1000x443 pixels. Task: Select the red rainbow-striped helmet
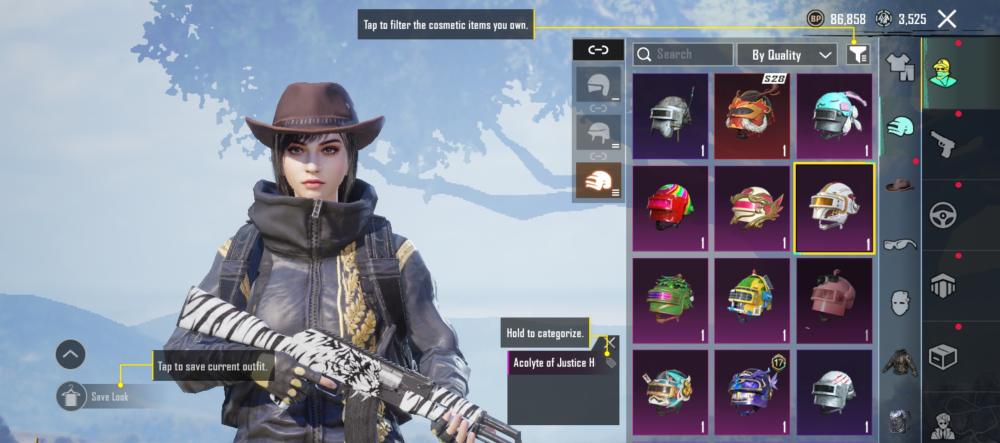click(x=670, y=207)
